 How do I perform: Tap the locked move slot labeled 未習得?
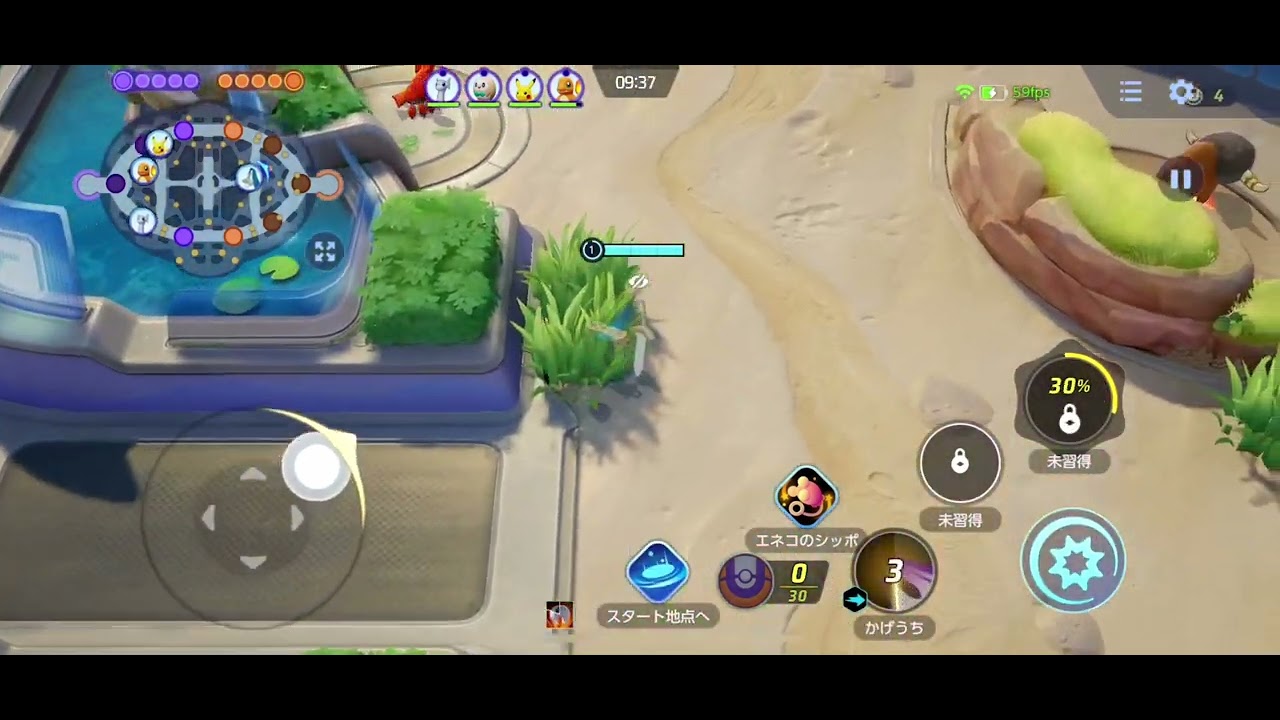(x=960, y=462)
